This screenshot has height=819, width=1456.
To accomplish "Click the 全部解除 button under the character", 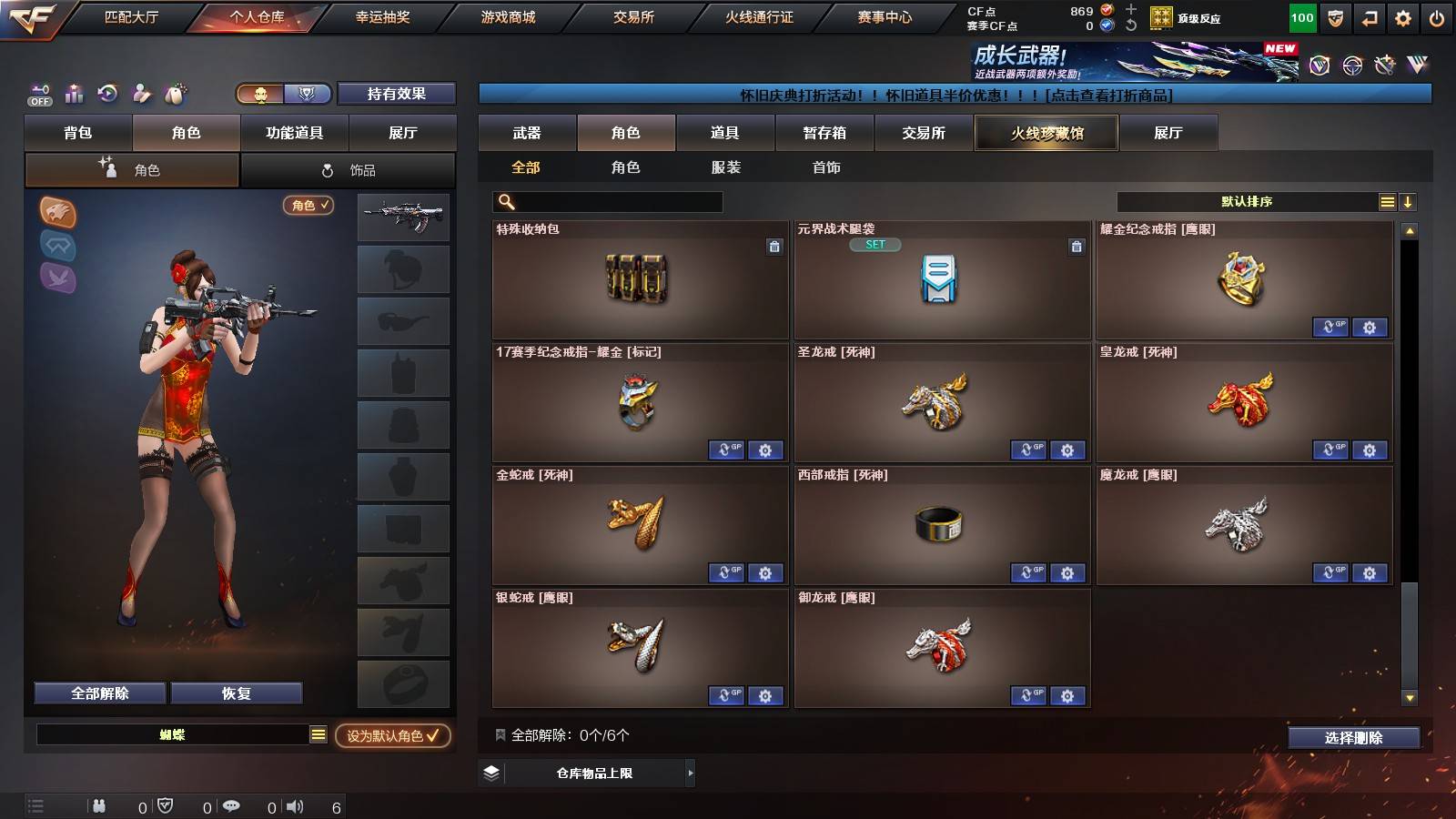I will pos(98,693).
